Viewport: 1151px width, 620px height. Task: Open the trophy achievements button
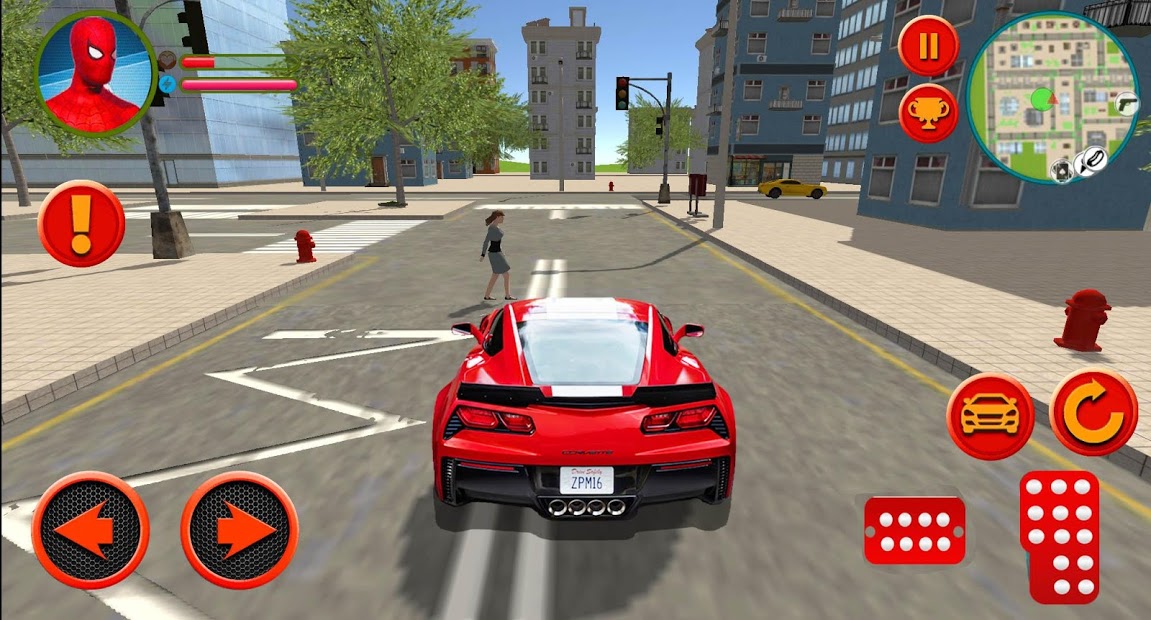[928, 113]
